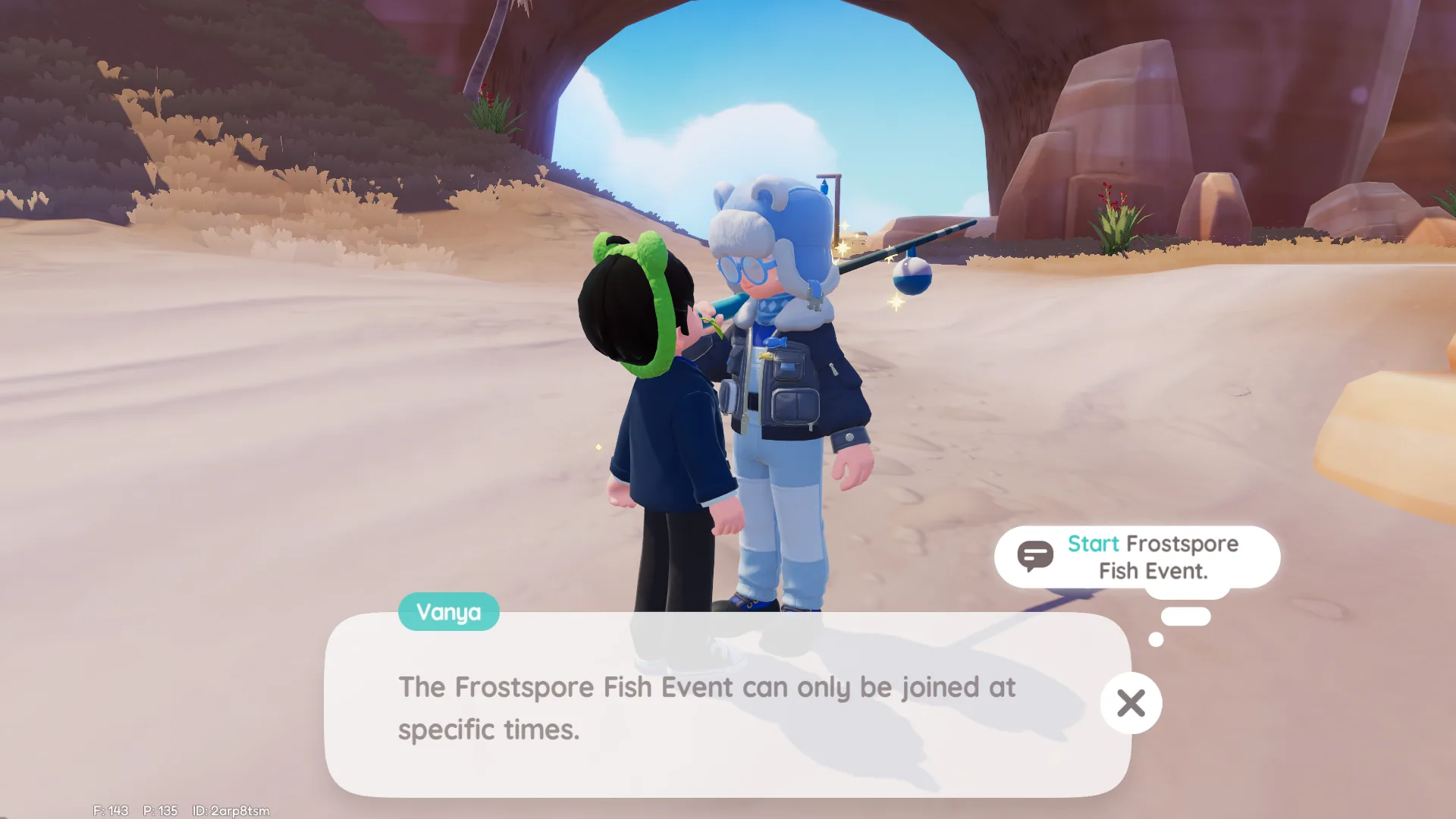This screenshot has width=1456, height=819.
Task: Click the X icon to dismiss Vanya's dialogue
Action: pyautogui.click(x=1131, y=704)
